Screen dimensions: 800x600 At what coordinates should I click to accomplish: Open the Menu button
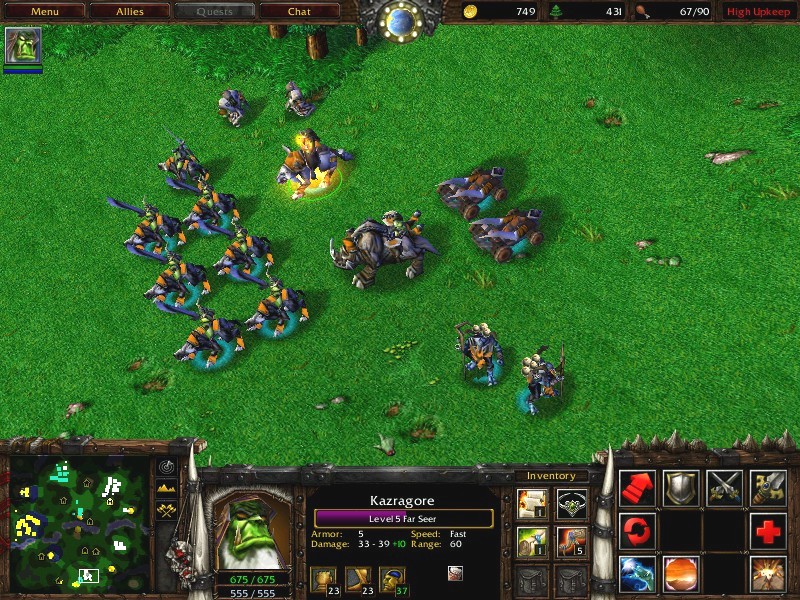(44, 12)
